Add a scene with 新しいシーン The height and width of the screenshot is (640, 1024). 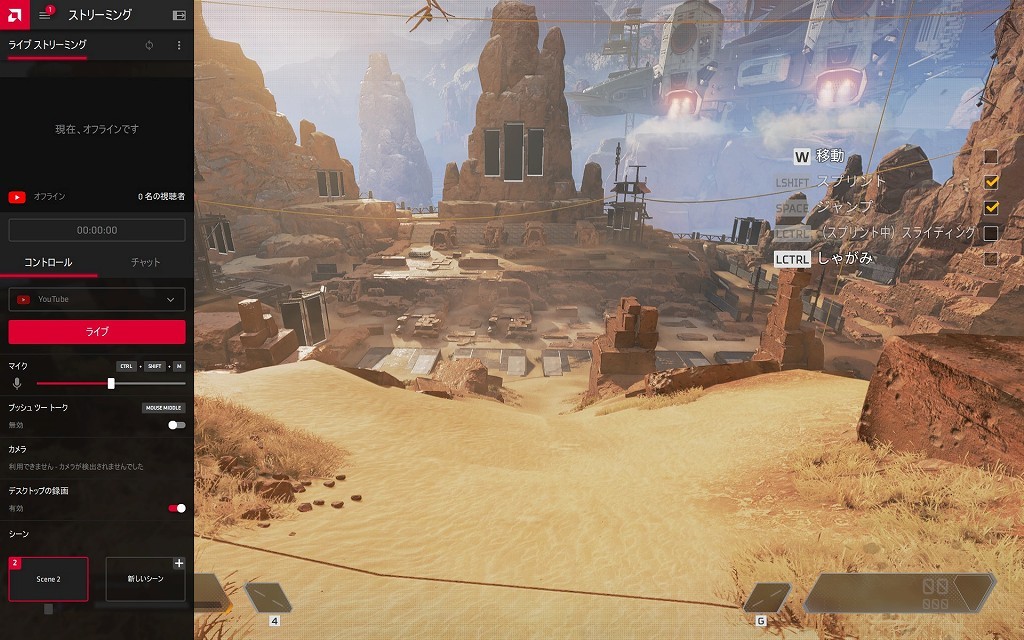145,579
